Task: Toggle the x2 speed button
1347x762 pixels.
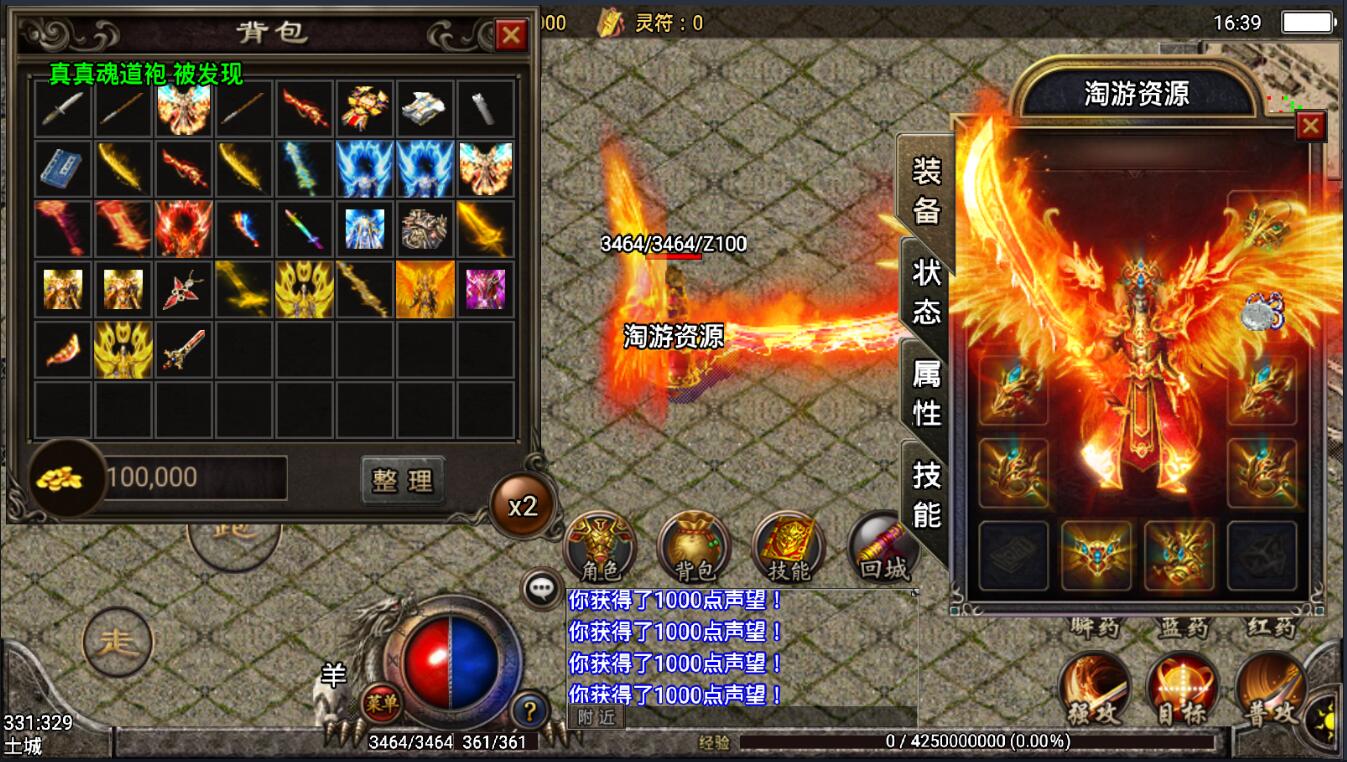Action: [523, 506]
